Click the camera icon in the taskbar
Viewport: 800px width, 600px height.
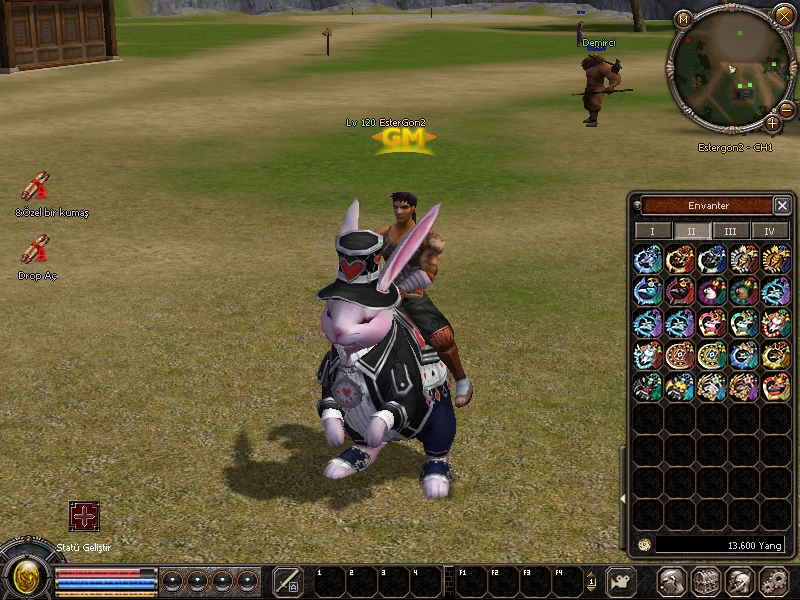622,581
